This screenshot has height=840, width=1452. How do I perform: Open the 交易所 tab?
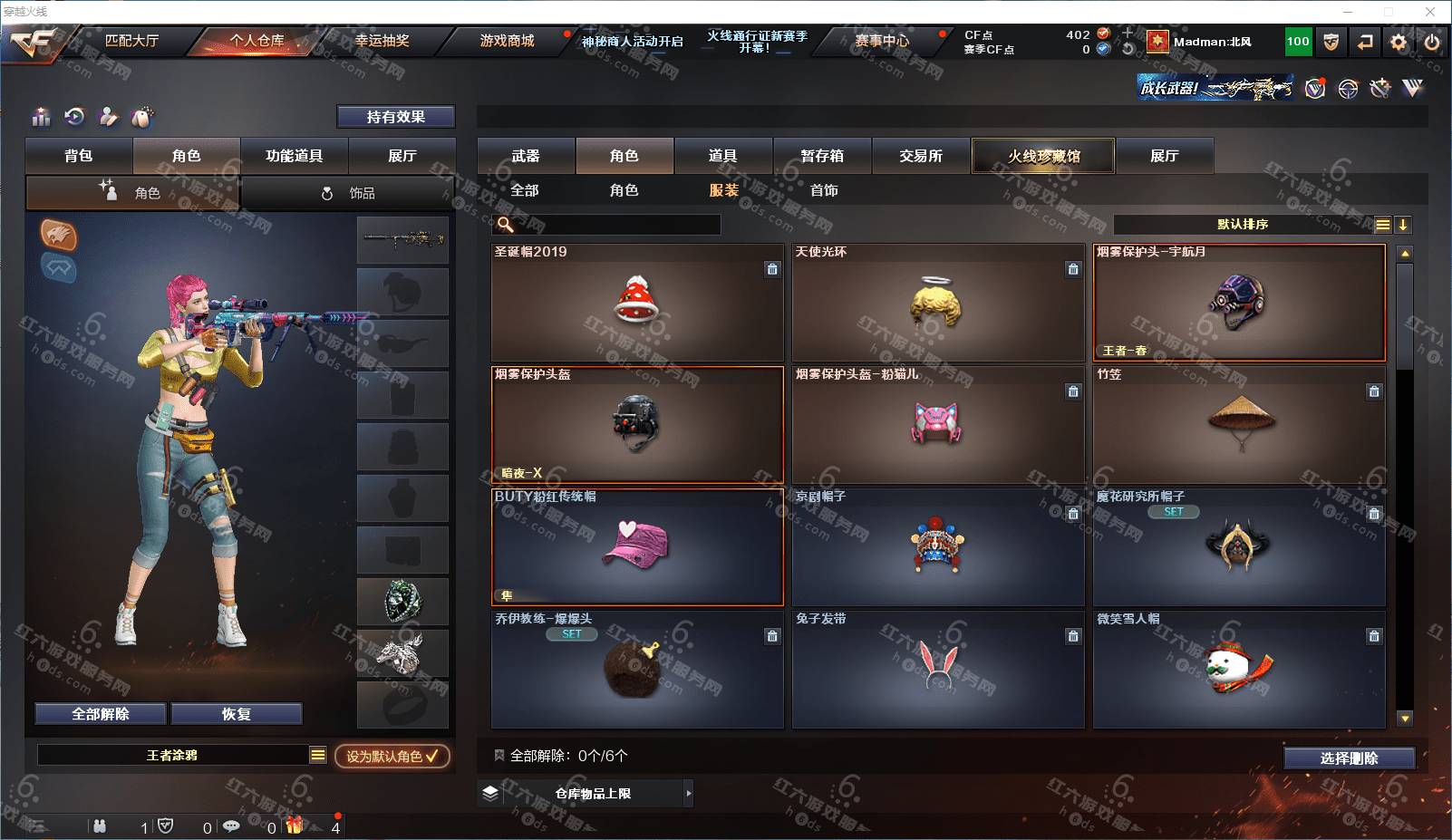(921, 156)
